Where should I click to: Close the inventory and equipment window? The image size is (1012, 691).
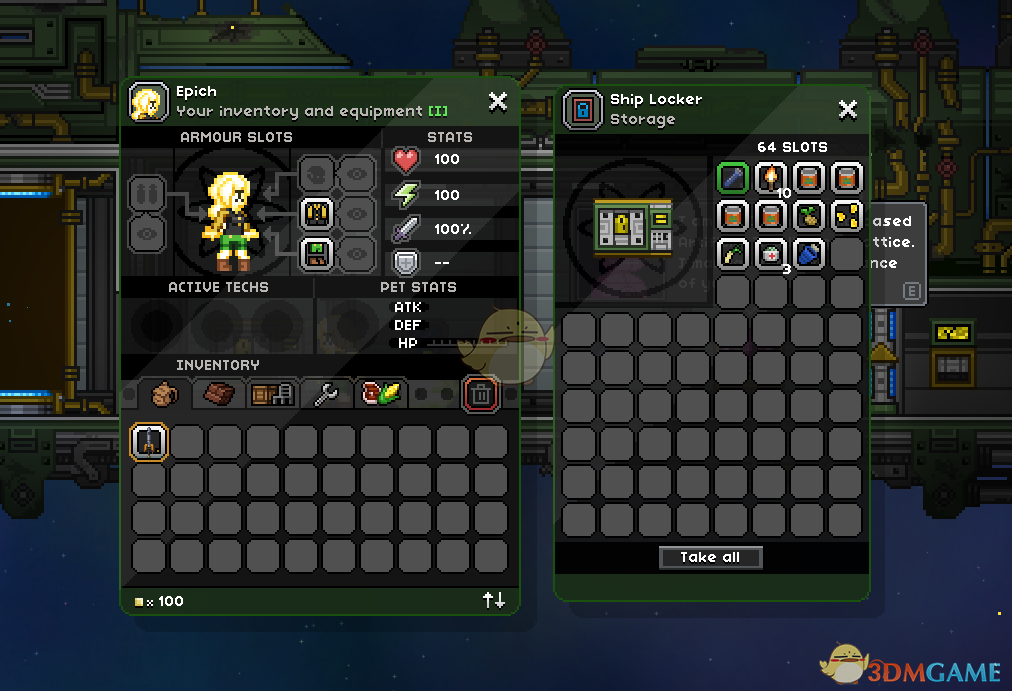[x=497, y=101]
